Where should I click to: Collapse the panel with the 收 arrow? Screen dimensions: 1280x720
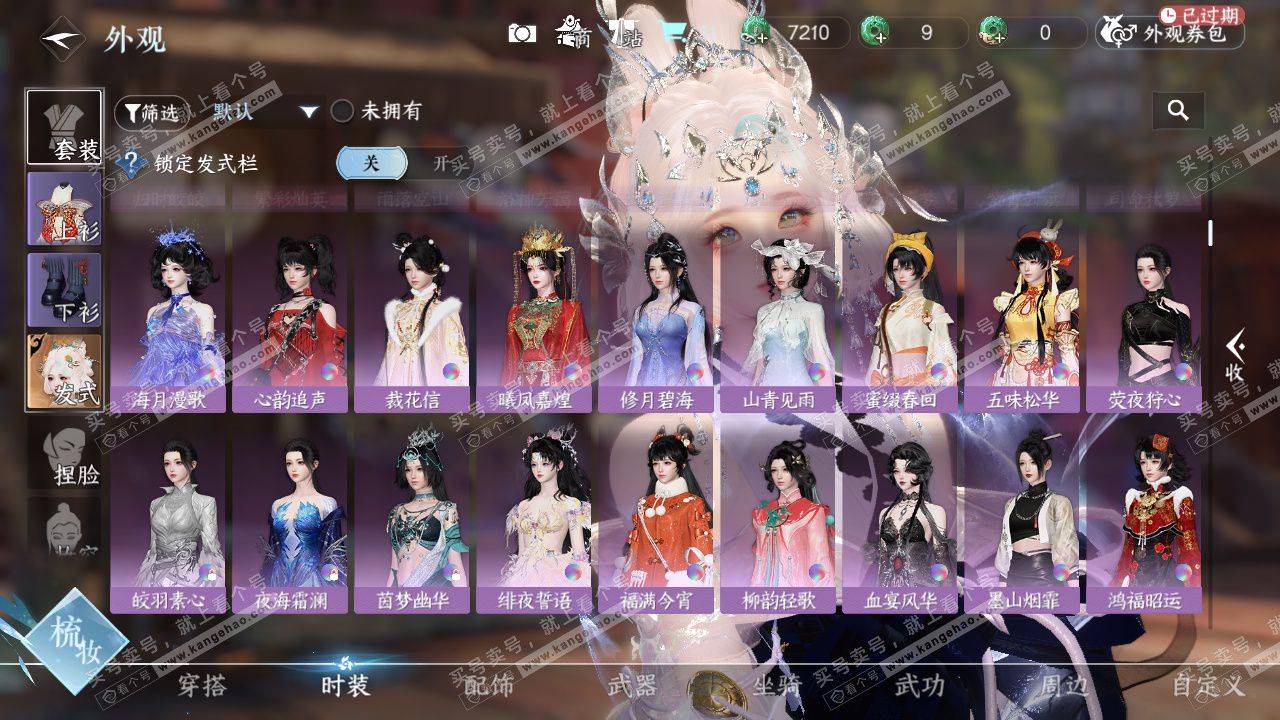[x=1235, y=355]
